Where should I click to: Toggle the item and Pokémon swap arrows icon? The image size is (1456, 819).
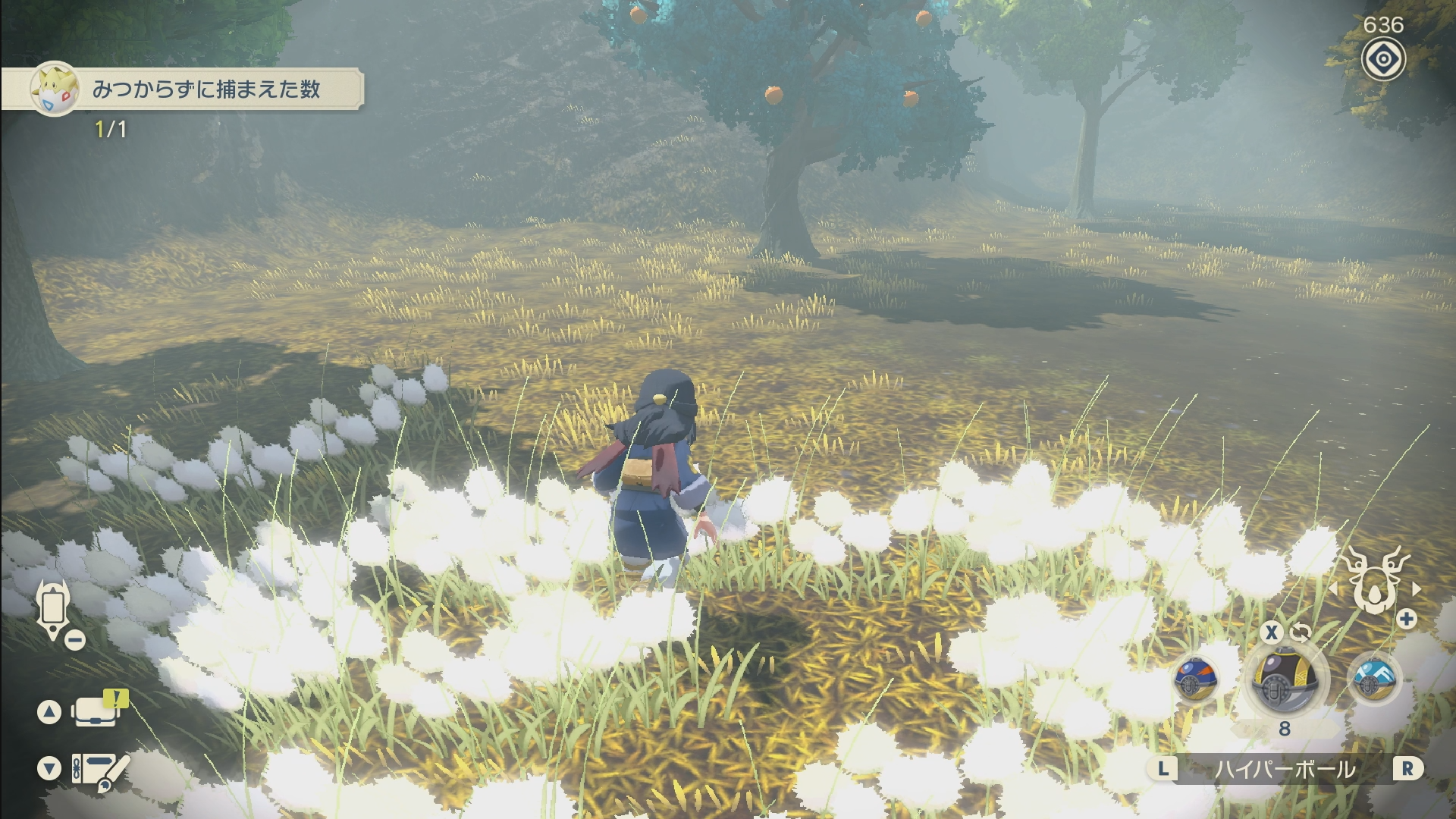[x=1300, y=632]
